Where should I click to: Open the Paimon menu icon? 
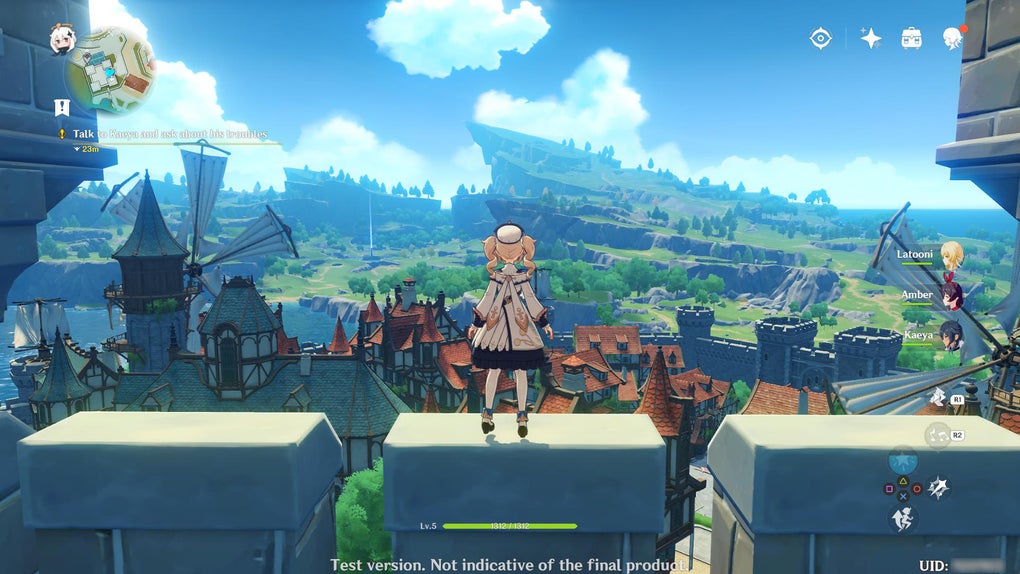[x=62, y=39]
